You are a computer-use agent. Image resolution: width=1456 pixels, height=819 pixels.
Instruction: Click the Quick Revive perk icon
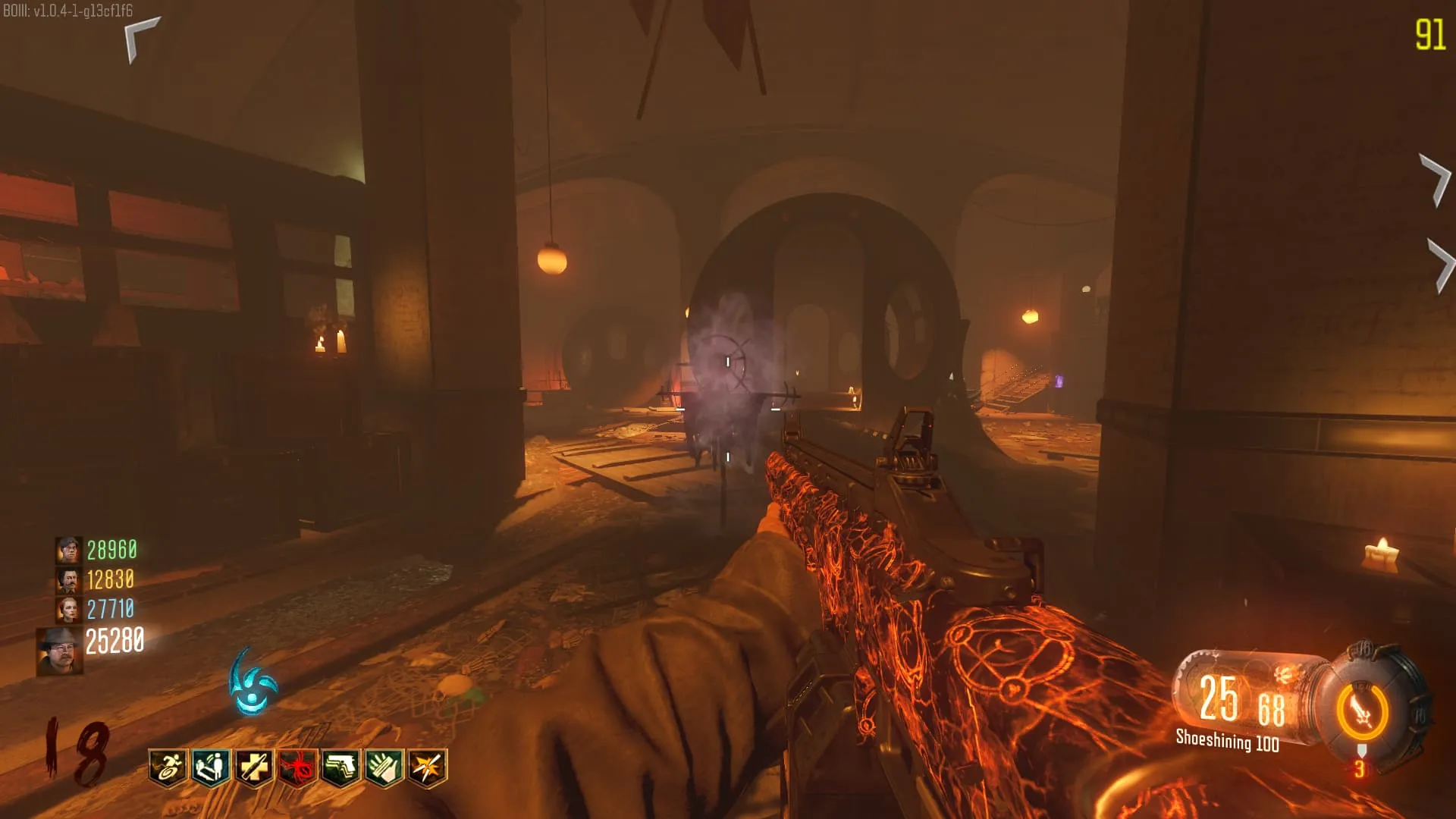[211, 768]
